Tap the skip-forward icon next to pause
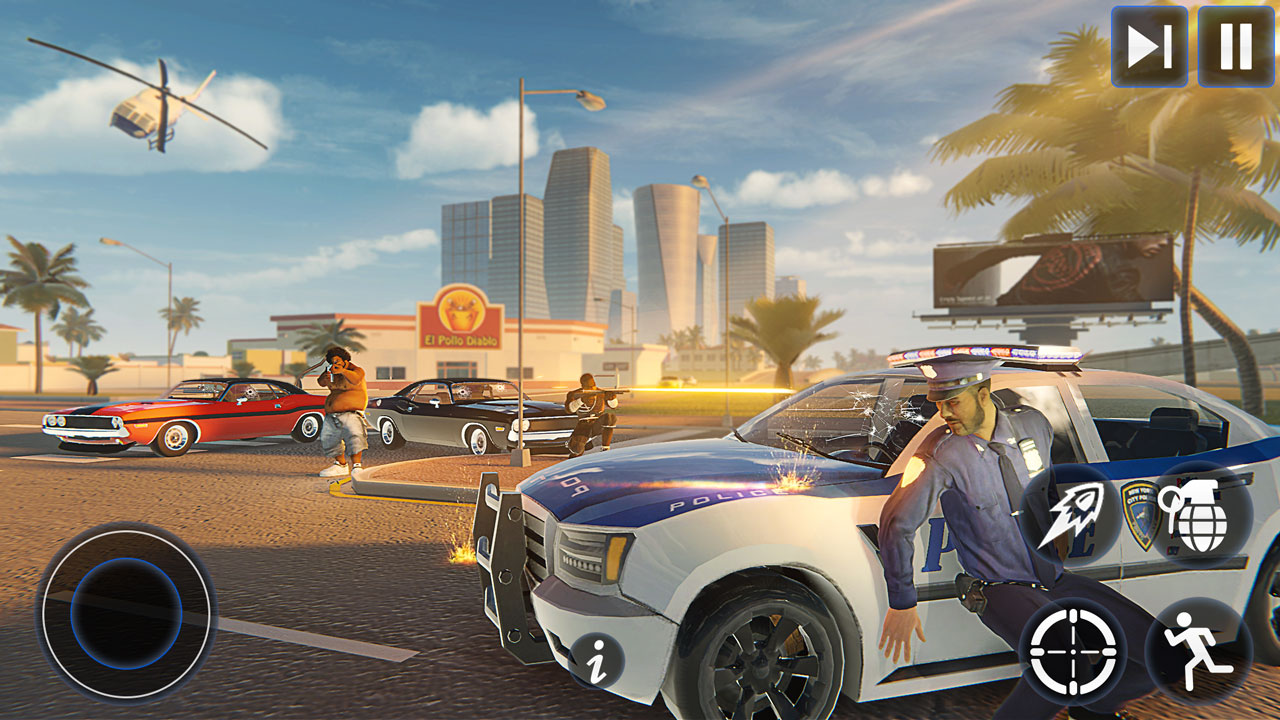Screen dimensions: 1280x720 click(1152, 44)
